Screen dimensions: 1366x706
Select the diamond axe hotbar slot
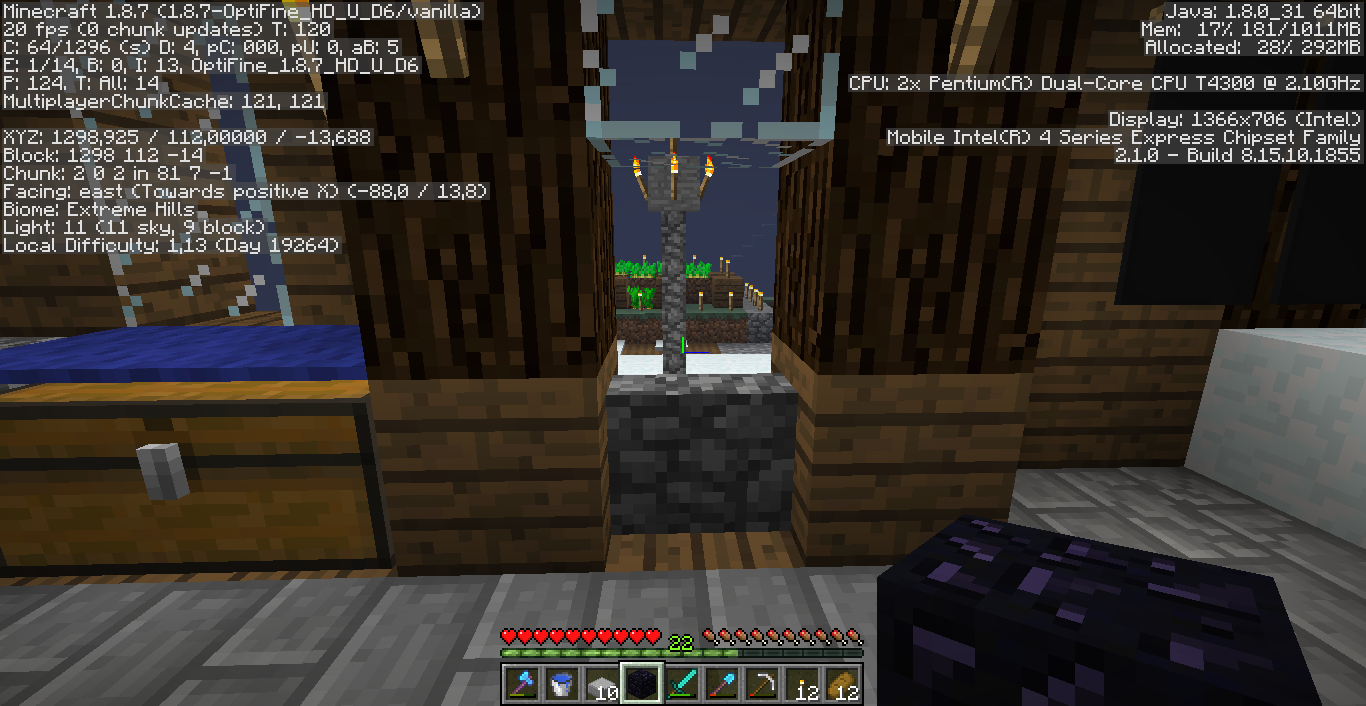pos(522,684)
